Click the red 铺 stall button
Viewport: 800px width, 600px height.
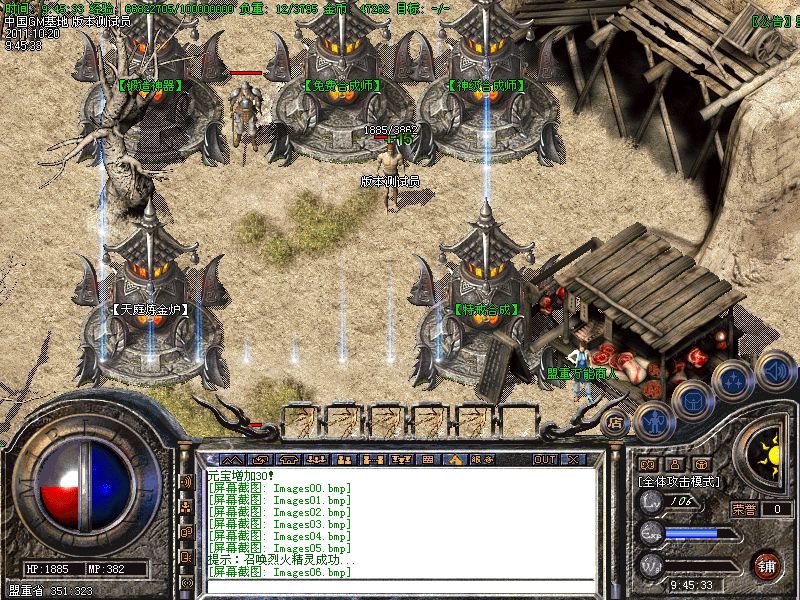767,565
